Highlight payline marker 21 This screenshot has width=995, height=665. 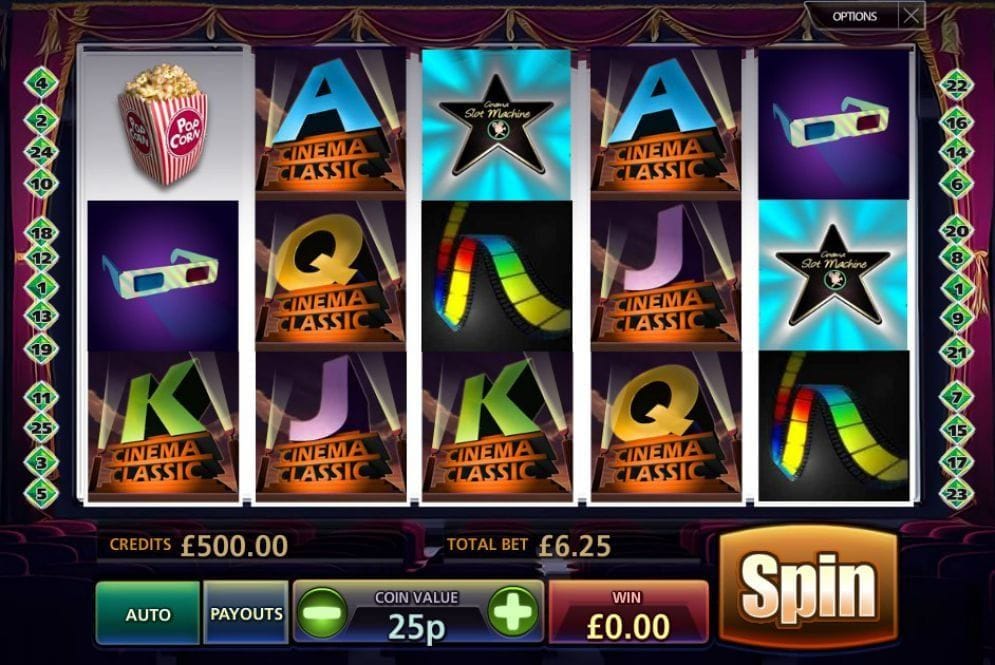click(955, 353)
